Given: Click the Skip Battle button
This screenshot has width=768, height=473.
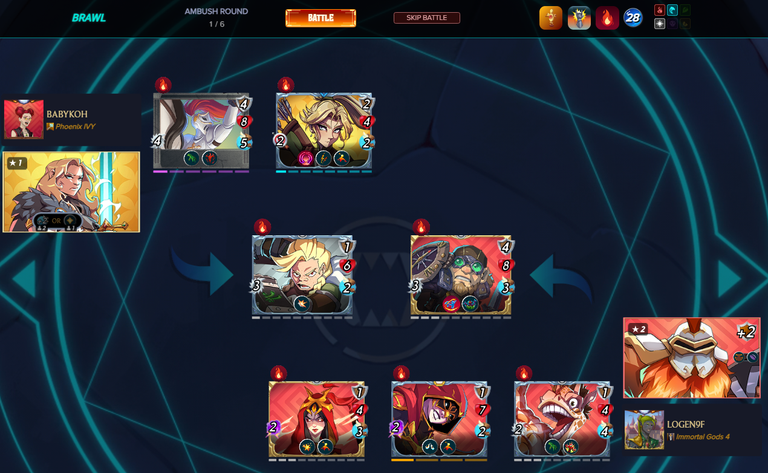Looking at the screenshot, I should point(426,18).
